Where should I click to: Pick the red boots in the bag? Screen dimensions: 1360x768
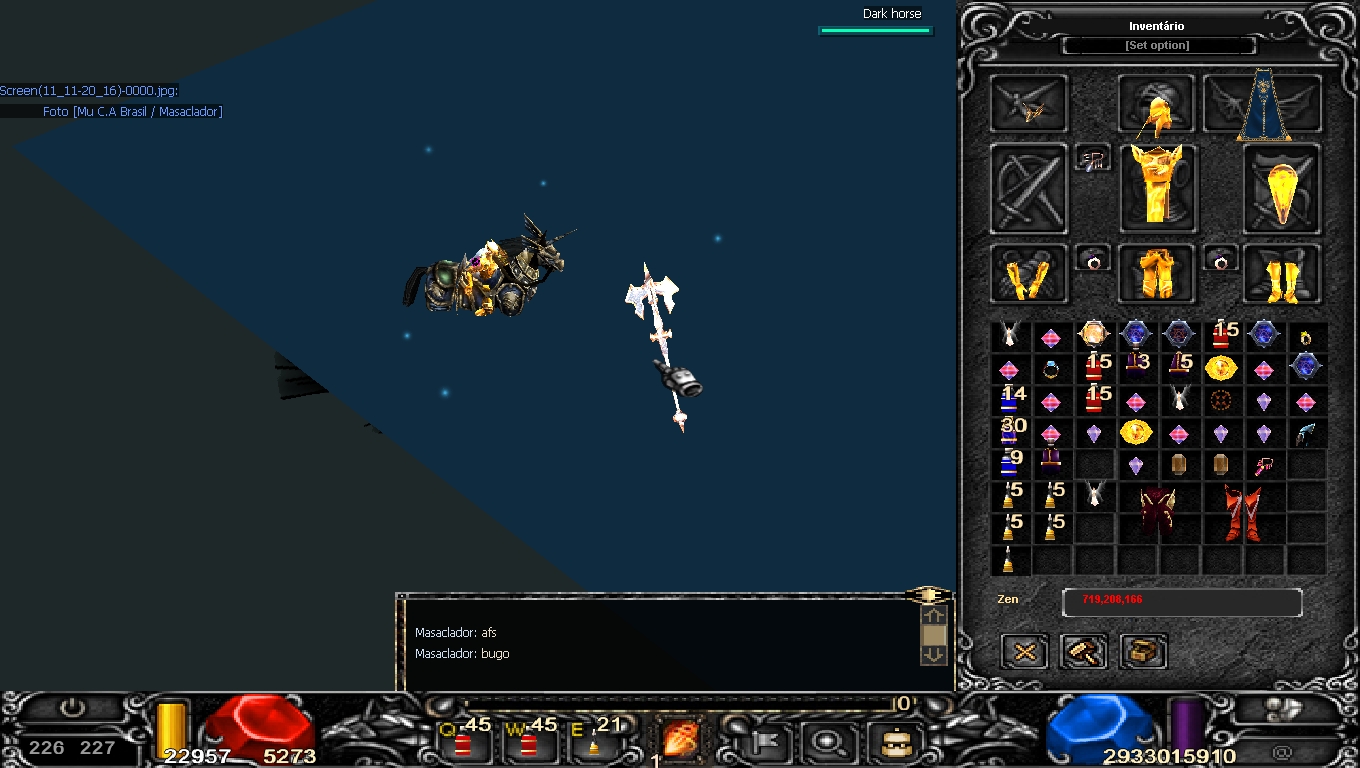[1241, 511]
